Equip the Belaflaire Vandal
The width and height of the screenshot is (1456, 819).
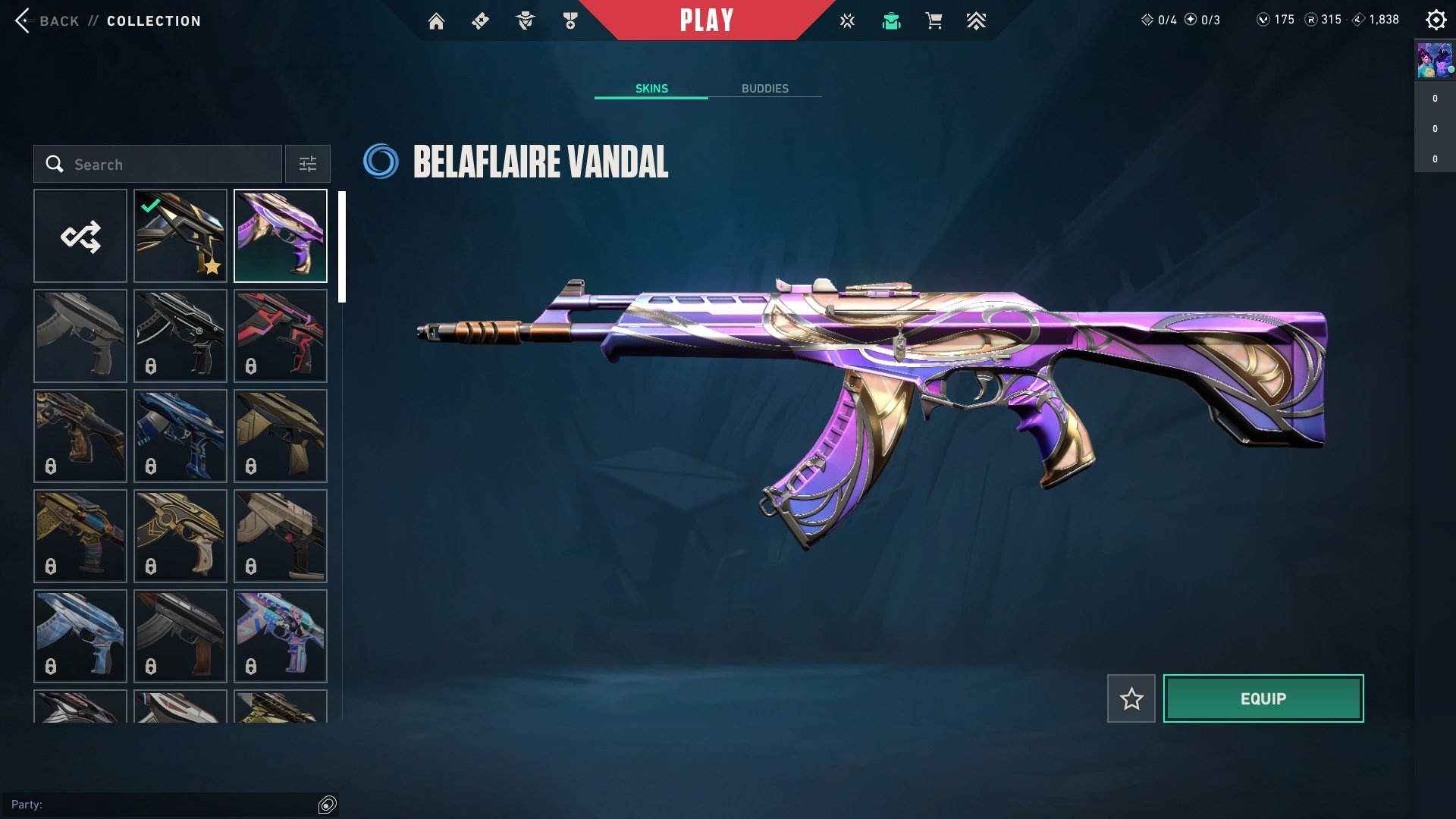click(1263, 698)
